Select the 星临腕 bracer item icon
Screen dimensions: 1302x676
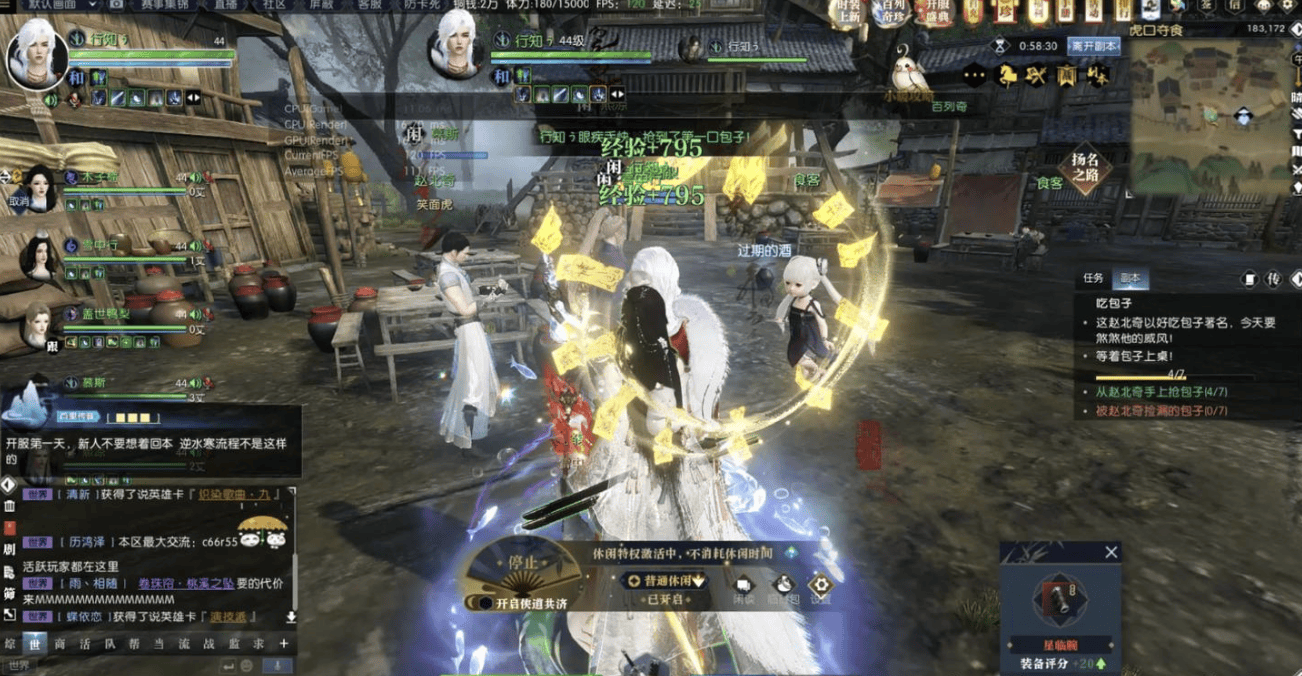tap(1059, 600)
